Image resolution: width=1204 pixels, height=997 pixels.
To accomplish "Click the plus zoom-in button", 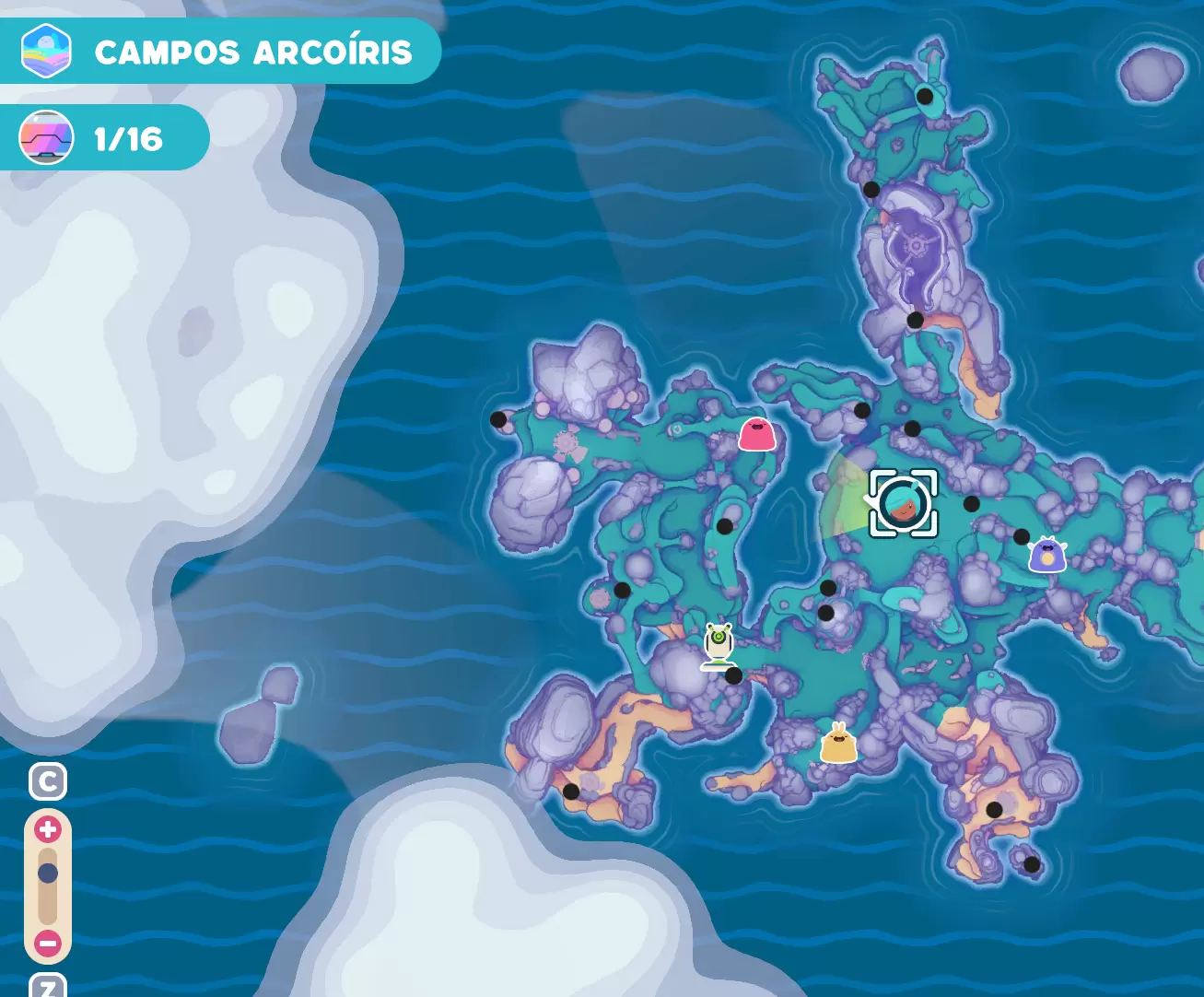I will point(48,829).
